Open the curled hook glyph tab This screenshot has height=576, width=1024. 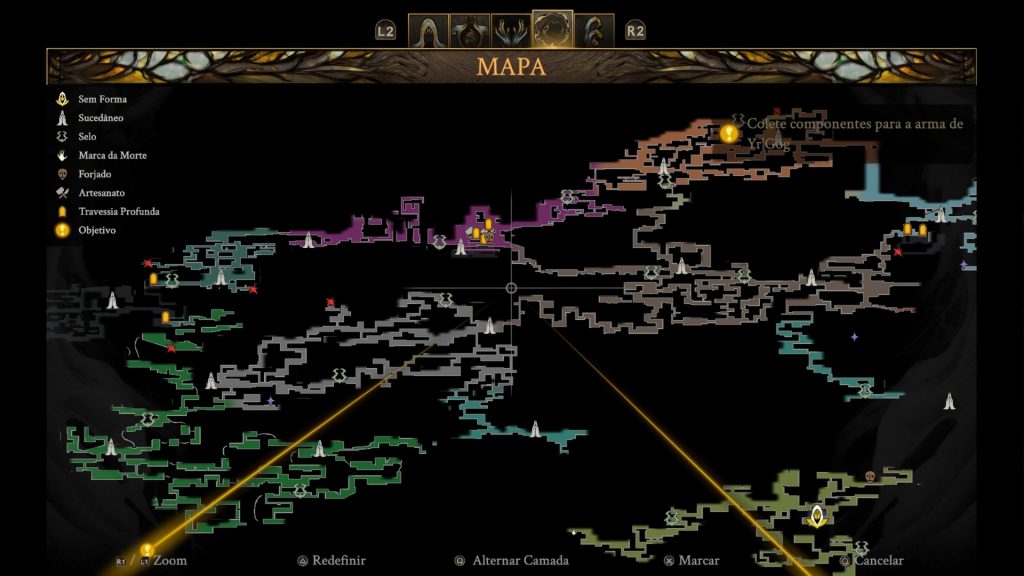click(x=594, y=30)
